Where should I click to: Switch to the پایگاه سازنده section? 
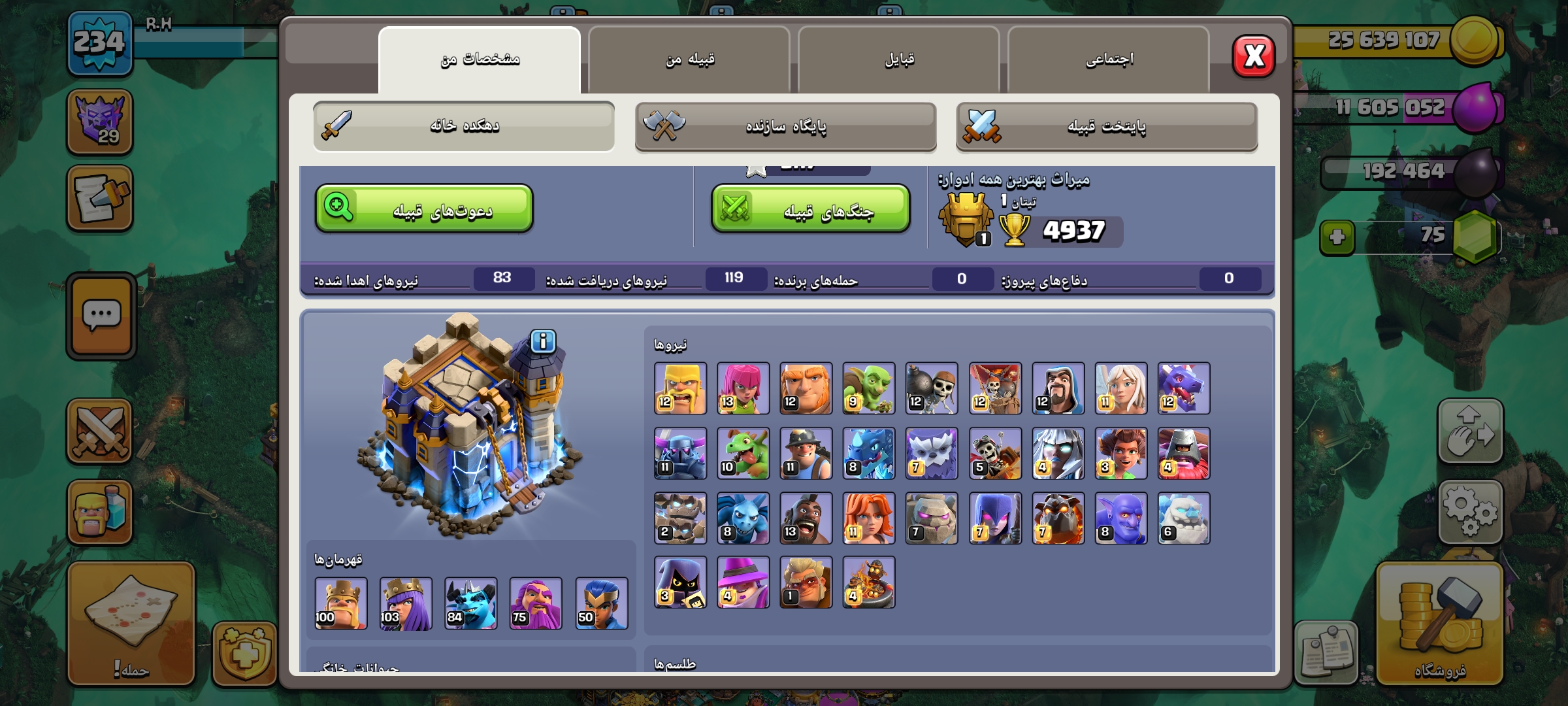click(x=785, y=126)
